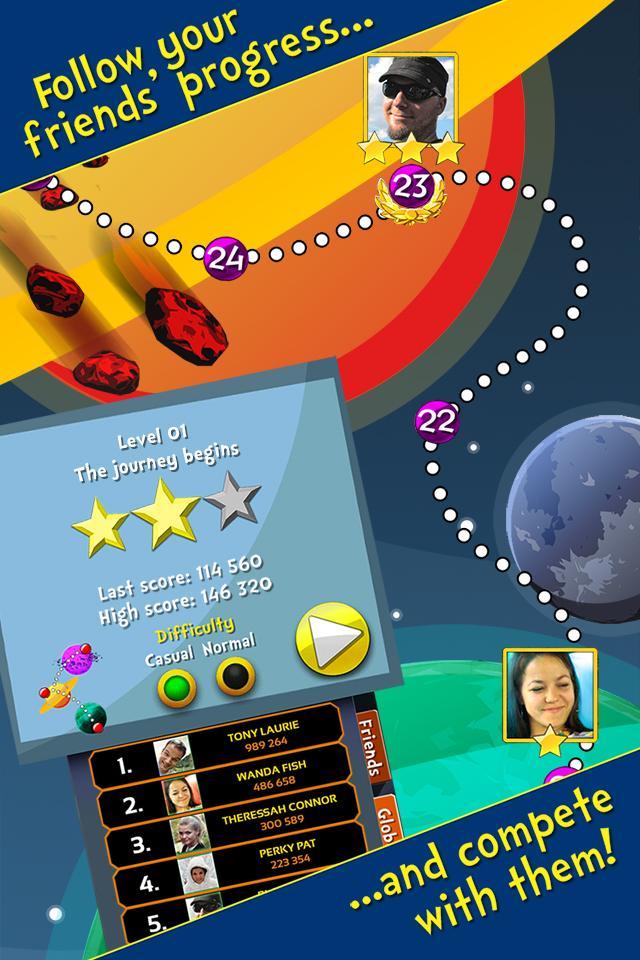Viewport: 640px width, 960px height.
Task: Select the level 23 node
Action: (410, 186)
